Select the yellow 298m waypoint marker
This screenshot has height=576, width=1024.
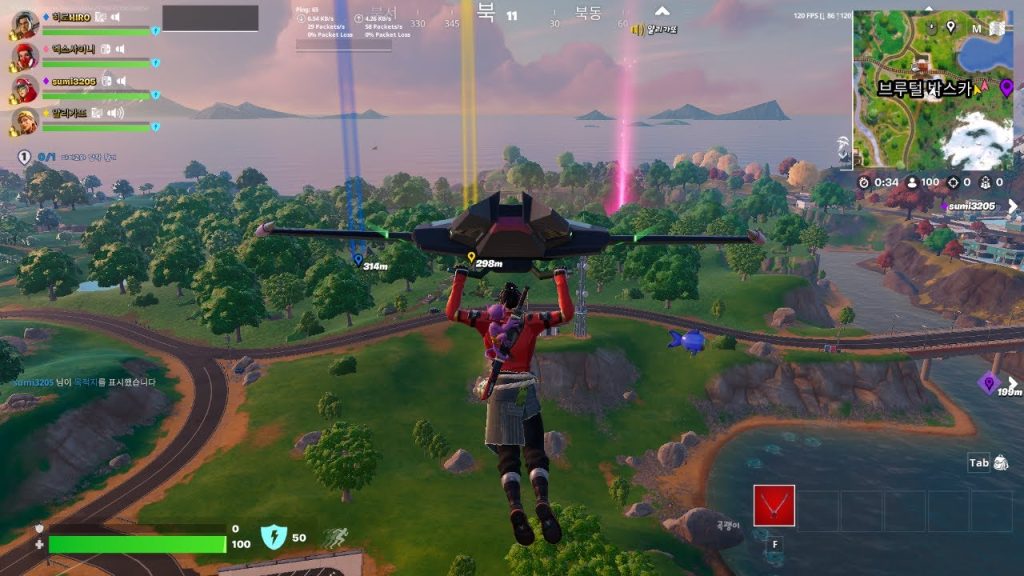coord(472,257)
